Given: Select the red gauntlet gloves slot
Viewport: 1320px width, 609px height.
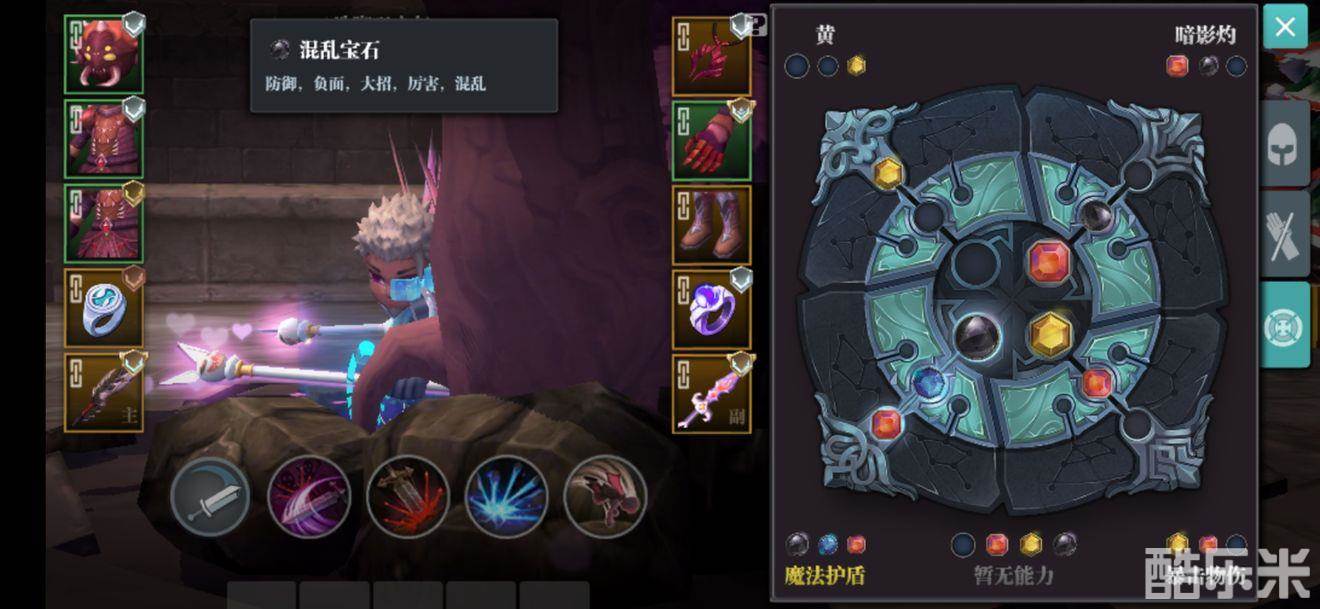Looking at the screenshot, I should coord(712,140).
